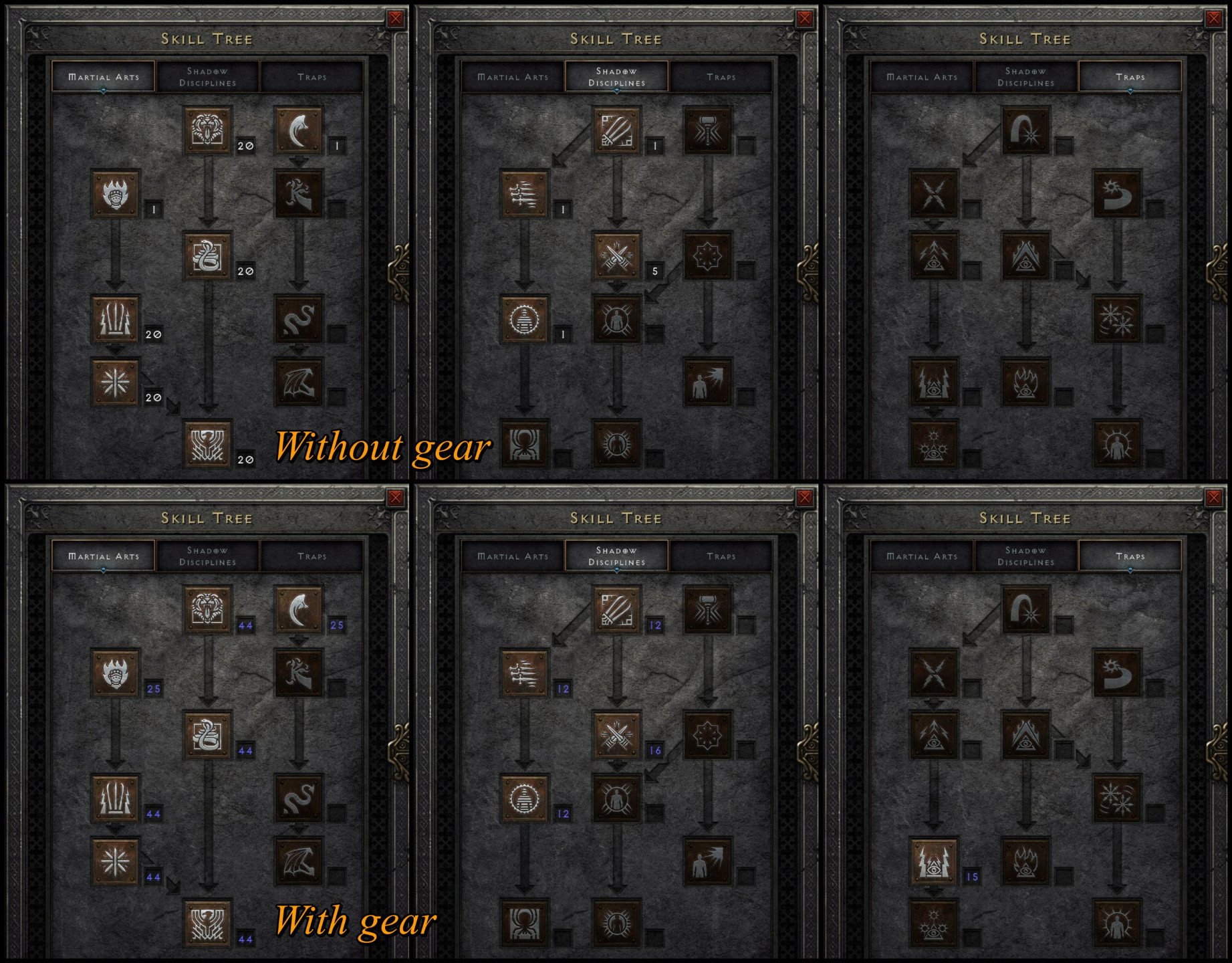Switch to the Martial Arts tab
The width and height of the screenshot is (1232, 963).
104,77
